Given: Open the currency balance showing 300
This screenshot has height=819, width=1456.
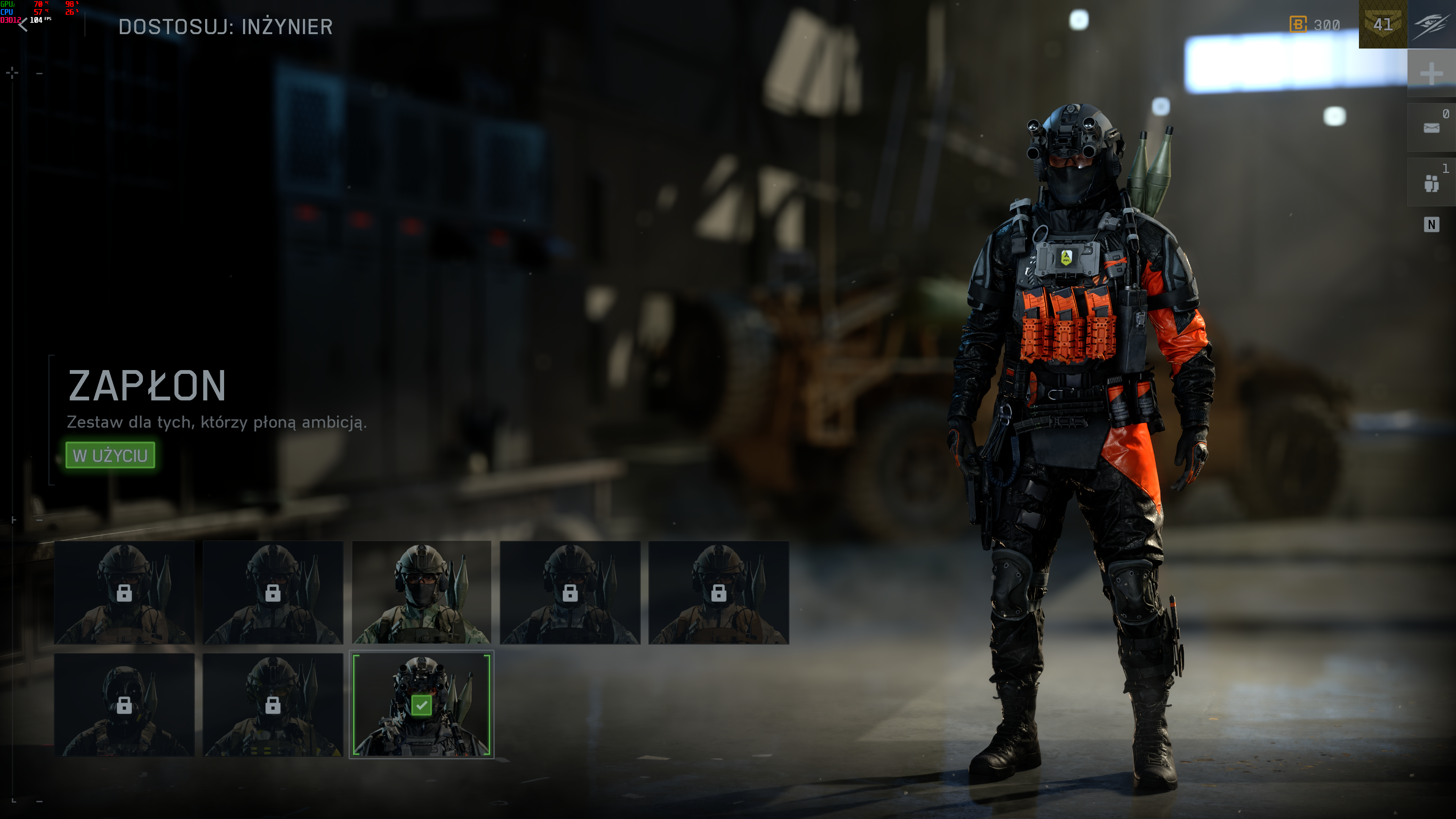Looking at the screenshot, I should (x=1315, y=25).
